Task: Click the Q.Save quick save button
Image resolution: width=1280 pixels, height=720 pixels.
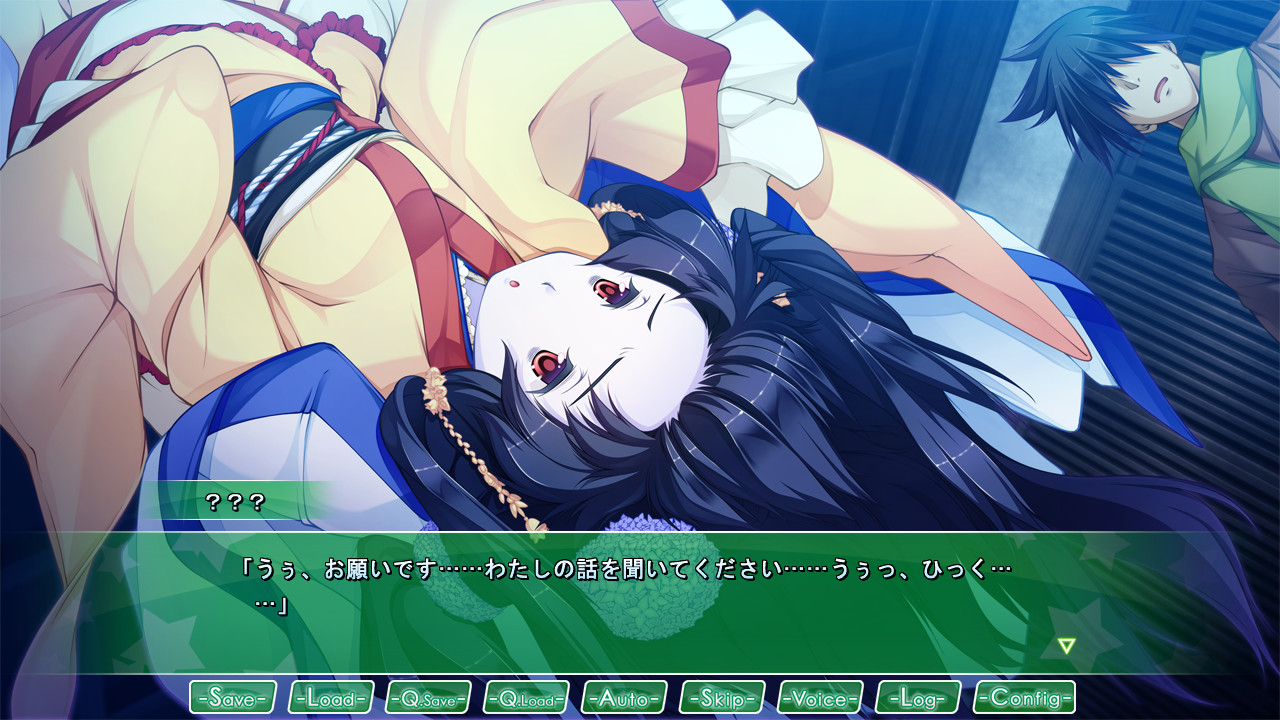Action: (429, 697)
